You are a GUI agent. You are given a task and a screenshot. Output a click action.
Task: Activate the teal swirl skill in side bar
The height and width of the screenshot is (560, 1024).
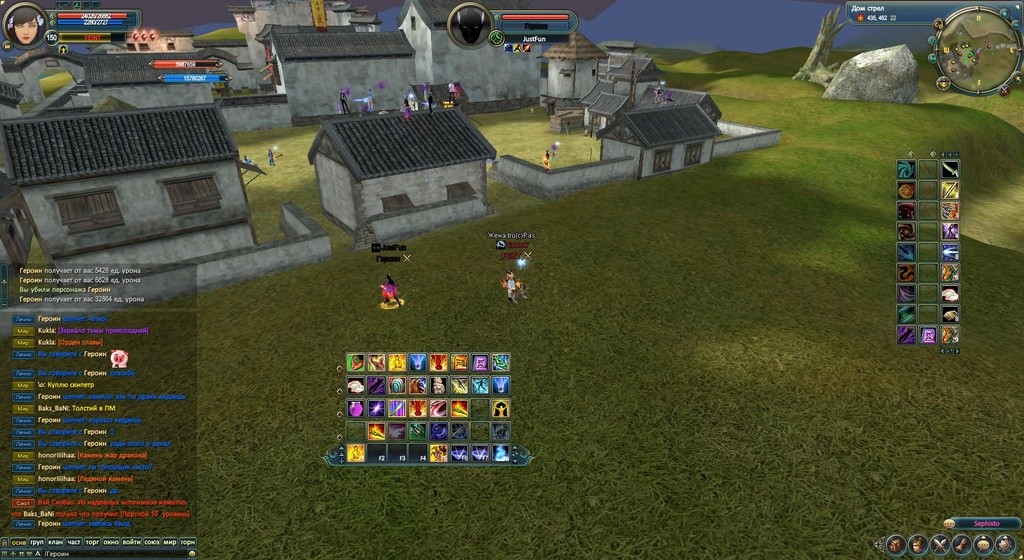click(906, 169)
